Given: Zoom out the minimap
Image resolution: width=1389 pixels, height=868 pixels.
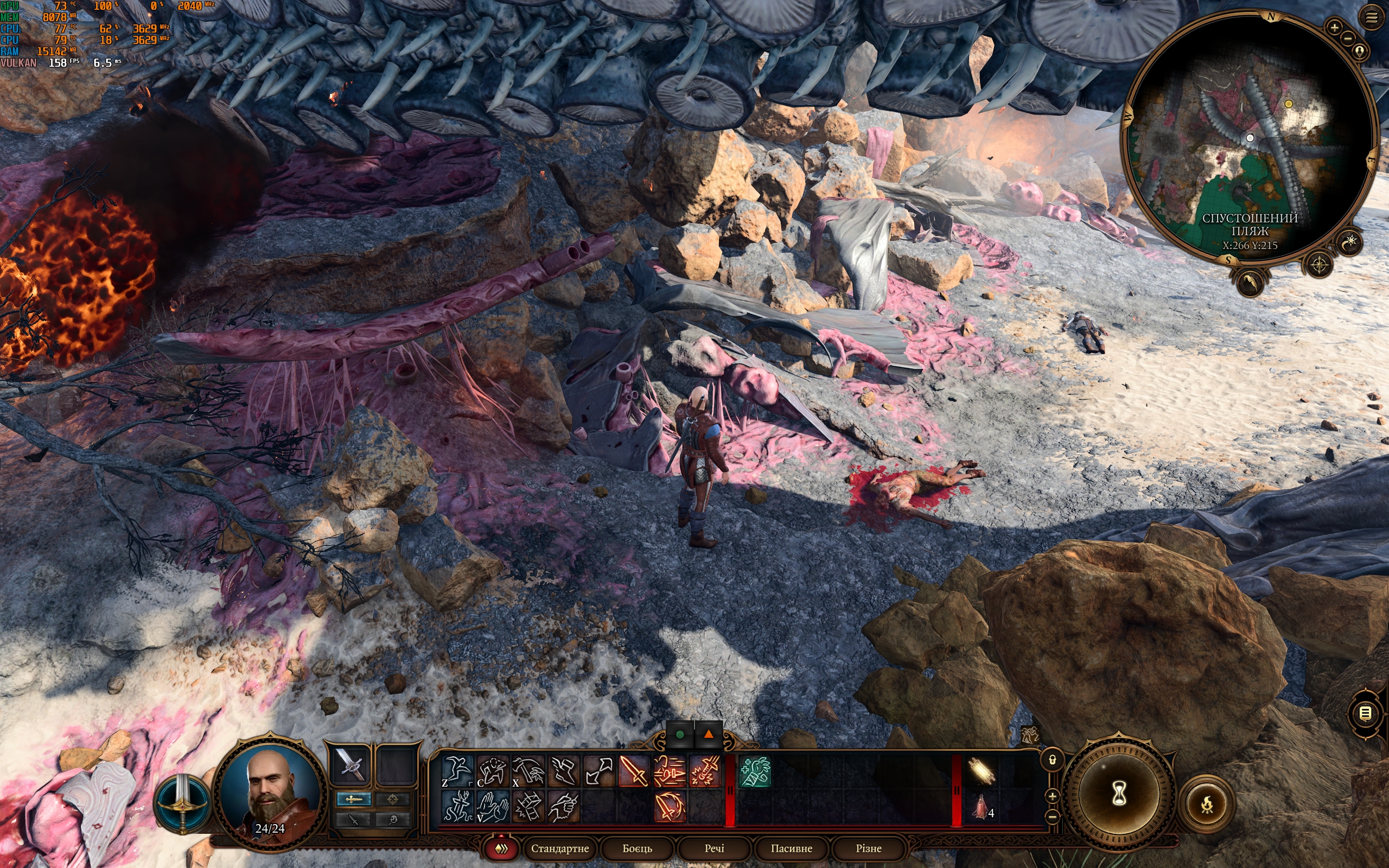Looking at the screenshot, I should [x=1348, y=39].
